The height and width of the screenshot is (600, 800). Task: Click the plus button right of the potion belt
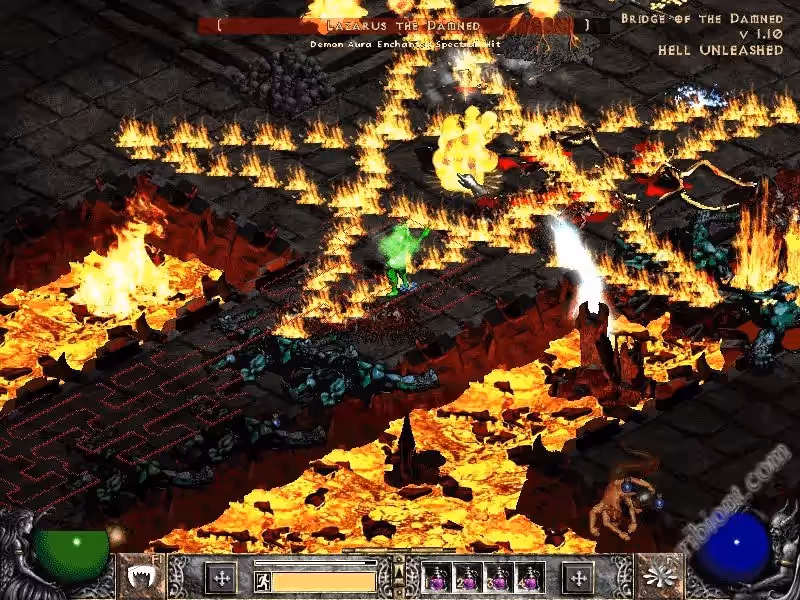(x=578, y=578)
